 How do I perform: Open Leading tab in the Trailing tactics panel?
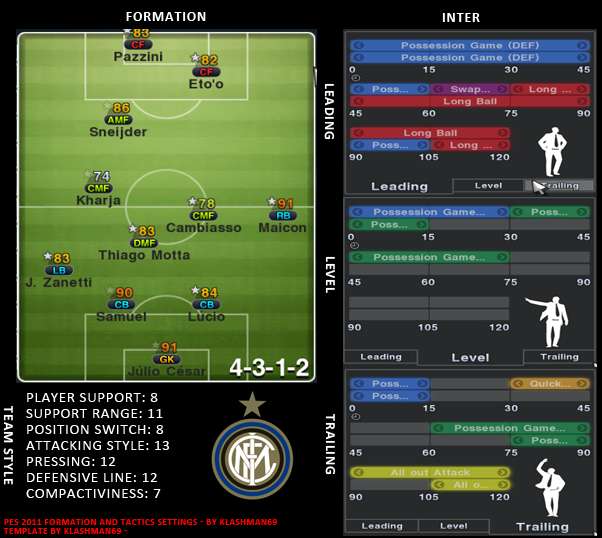tap(382, 525)
